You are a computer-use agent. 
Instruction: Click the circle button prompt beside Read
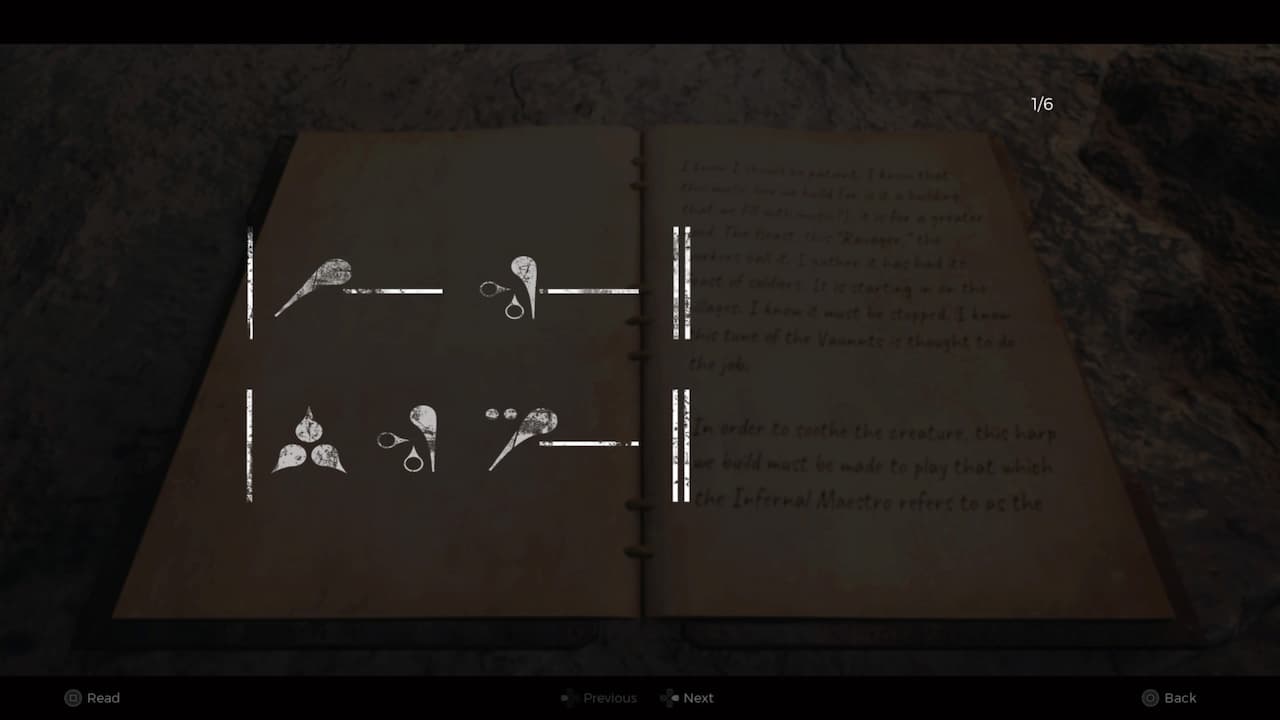tap(71, 698)
